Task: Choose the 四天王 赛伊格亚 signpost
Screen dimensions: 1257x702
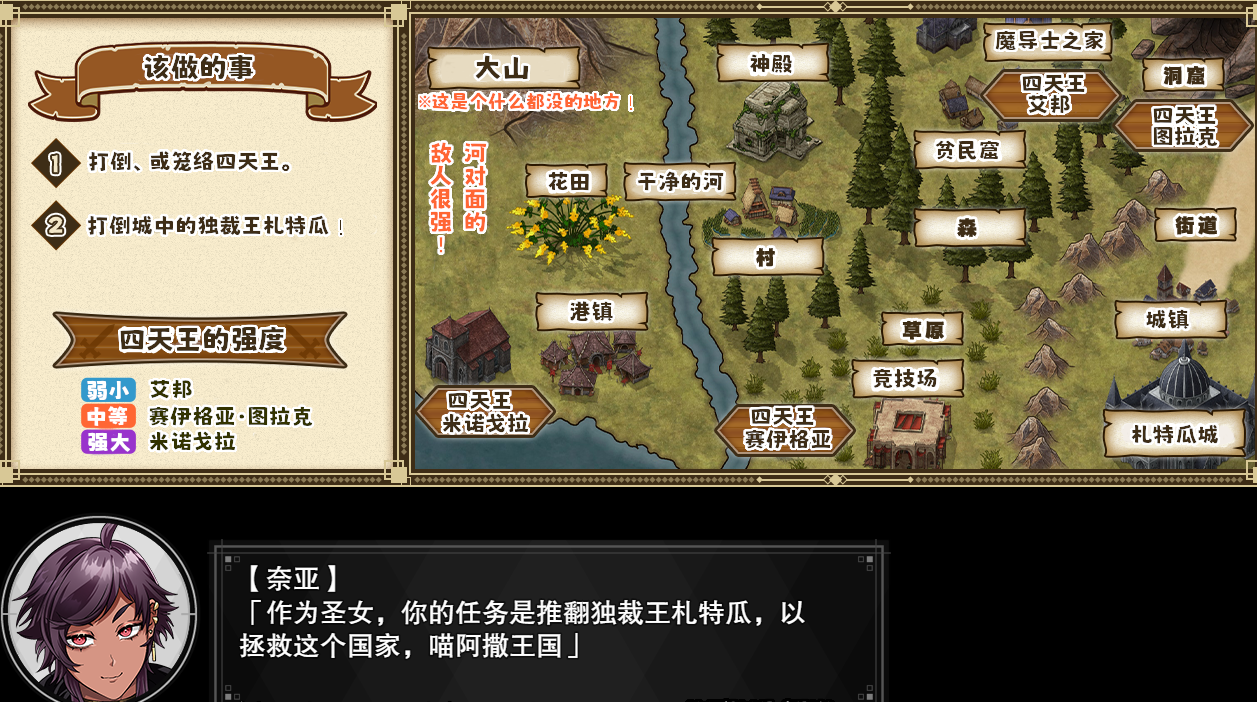Action: pyautogui.click(x=786, y=428)
